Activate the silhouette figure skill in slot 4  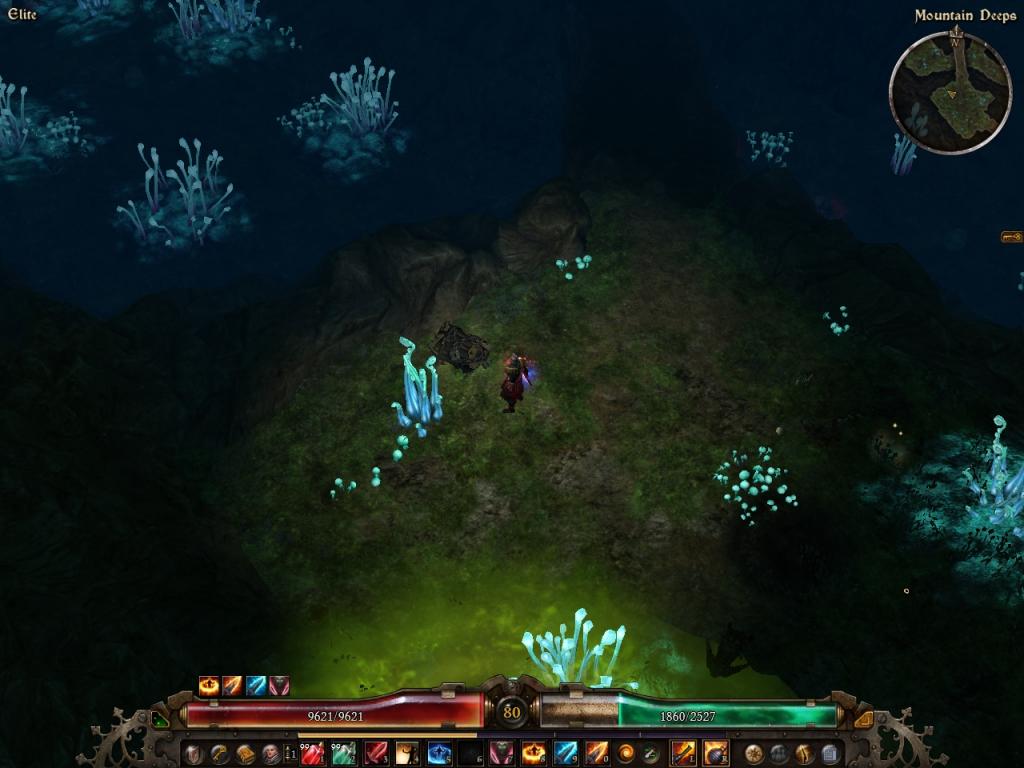tap(407, 753)
